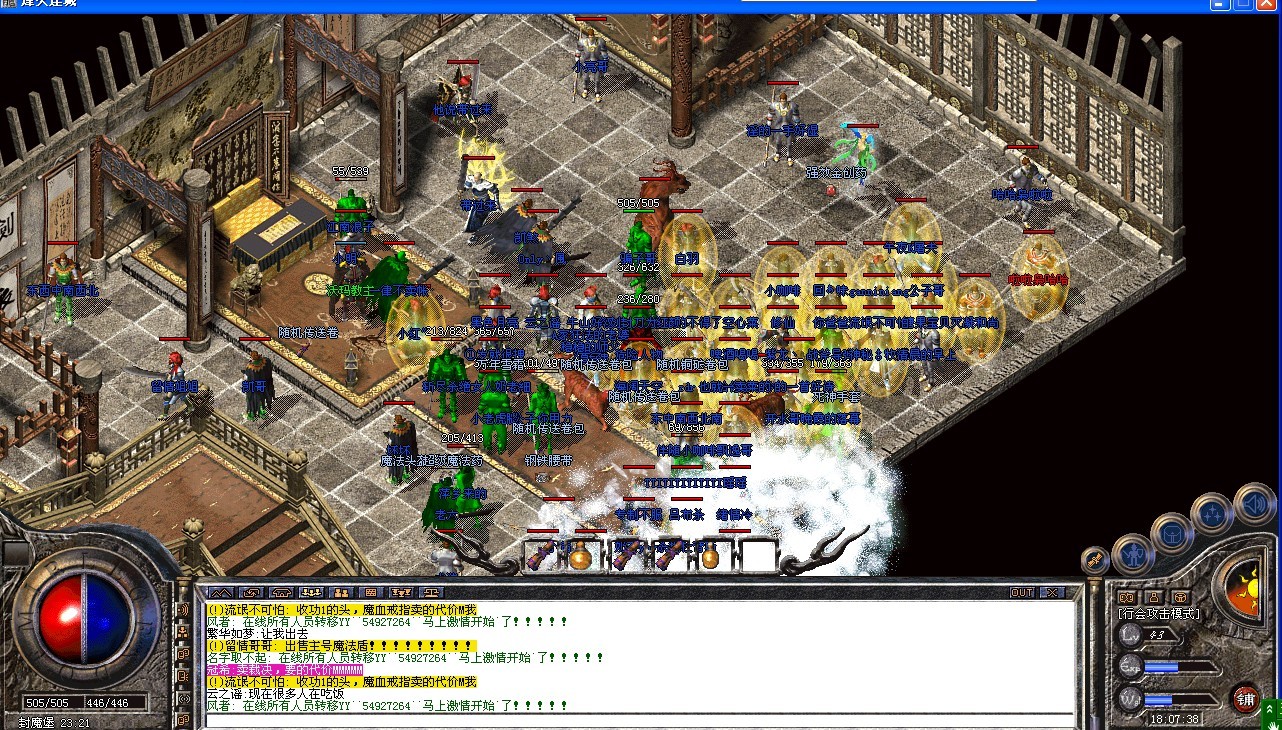Viewport: 1282px width, 730px height.
Task: Toggle the 行会攻击模式 attack mode setting
Action: (x=1159, y=613)
